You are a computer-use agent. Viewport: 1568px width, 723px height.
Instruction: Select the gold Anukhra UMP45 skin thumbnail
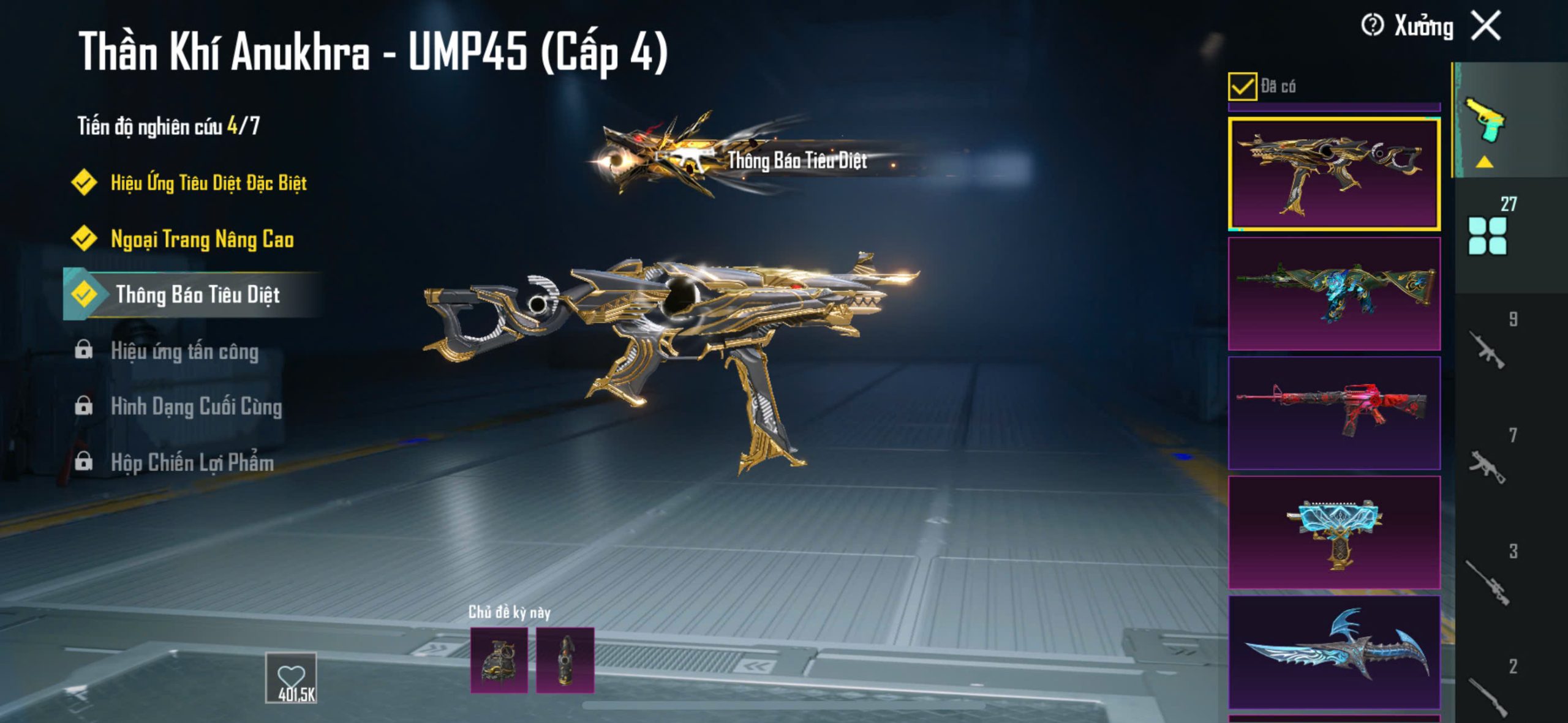[x=1334, y=174]
